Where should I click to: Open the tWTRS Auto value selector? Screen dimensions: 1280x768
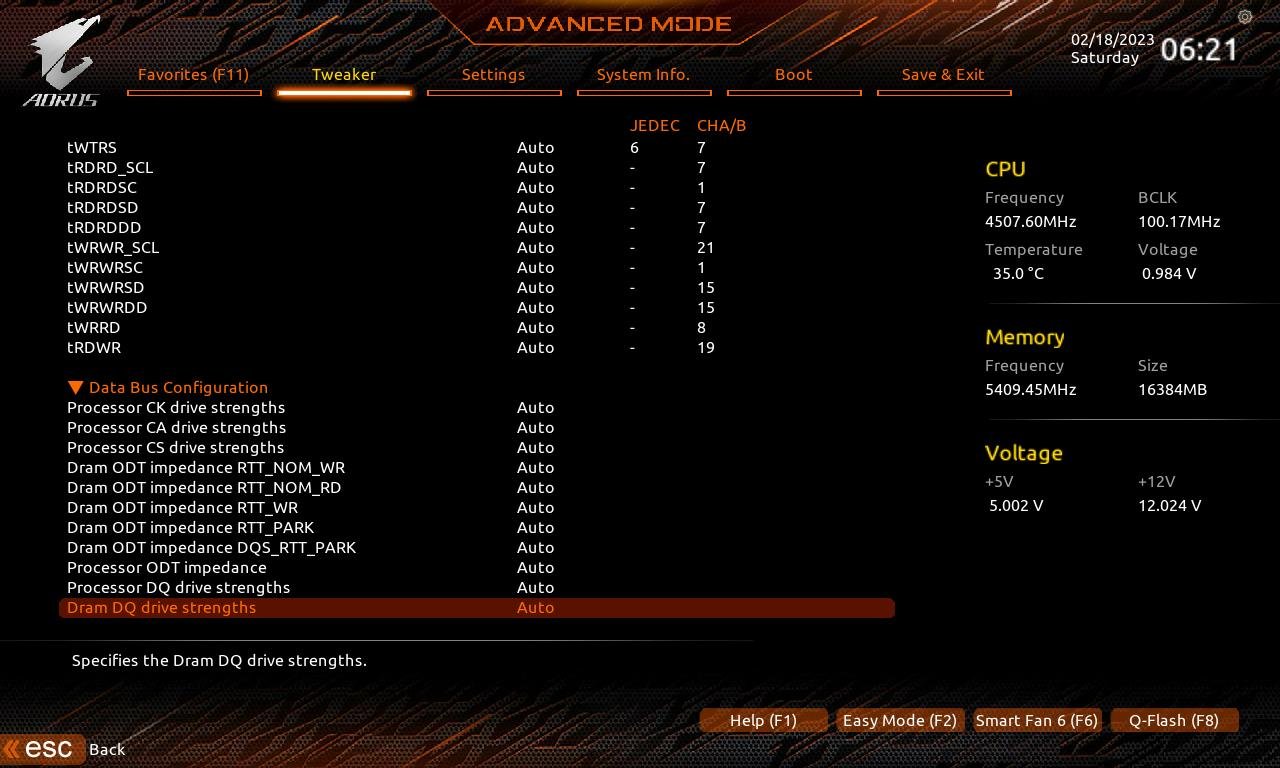click(x=535, y=147)
